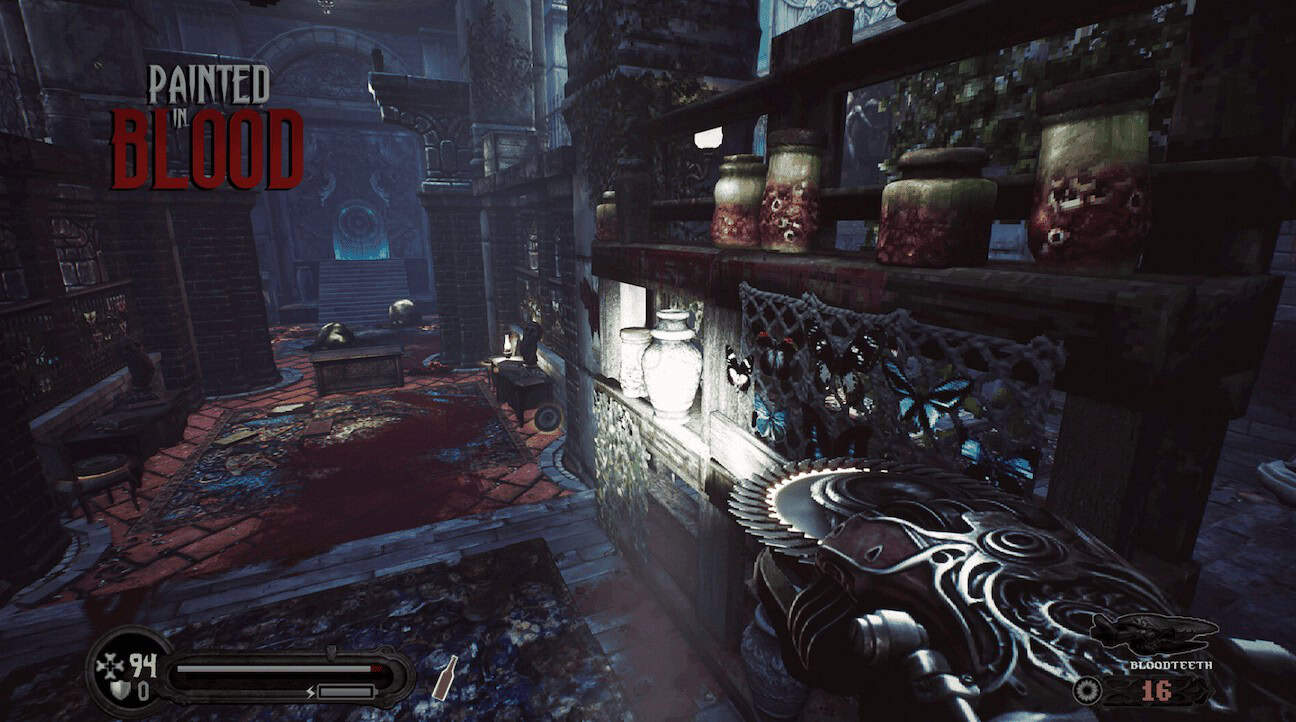This screenshot has height=722, width=1296.
Task: Click the circular sawblade ammo icon
Action: click(x=1087, y=690)
